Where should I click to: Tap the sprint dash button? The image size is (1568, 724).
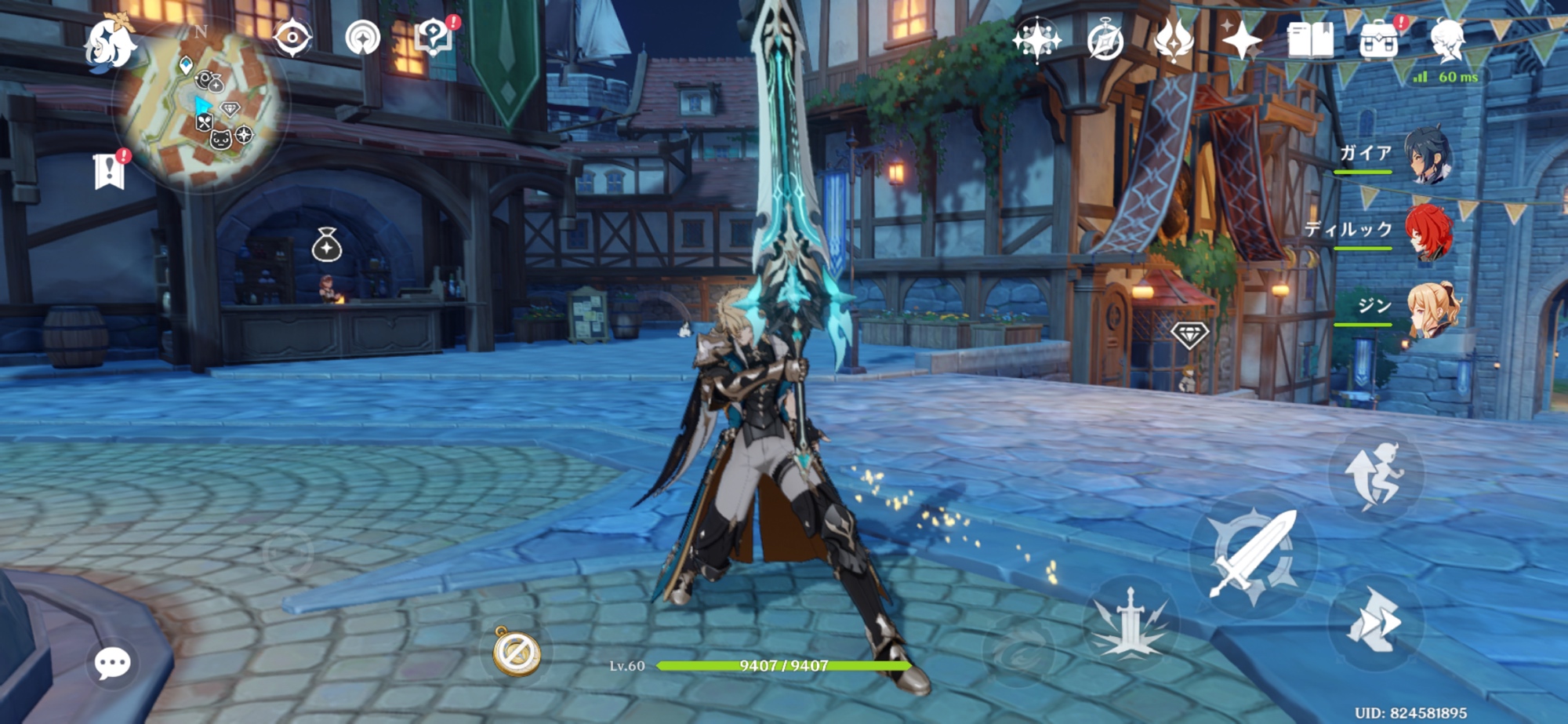(1374, 621)
